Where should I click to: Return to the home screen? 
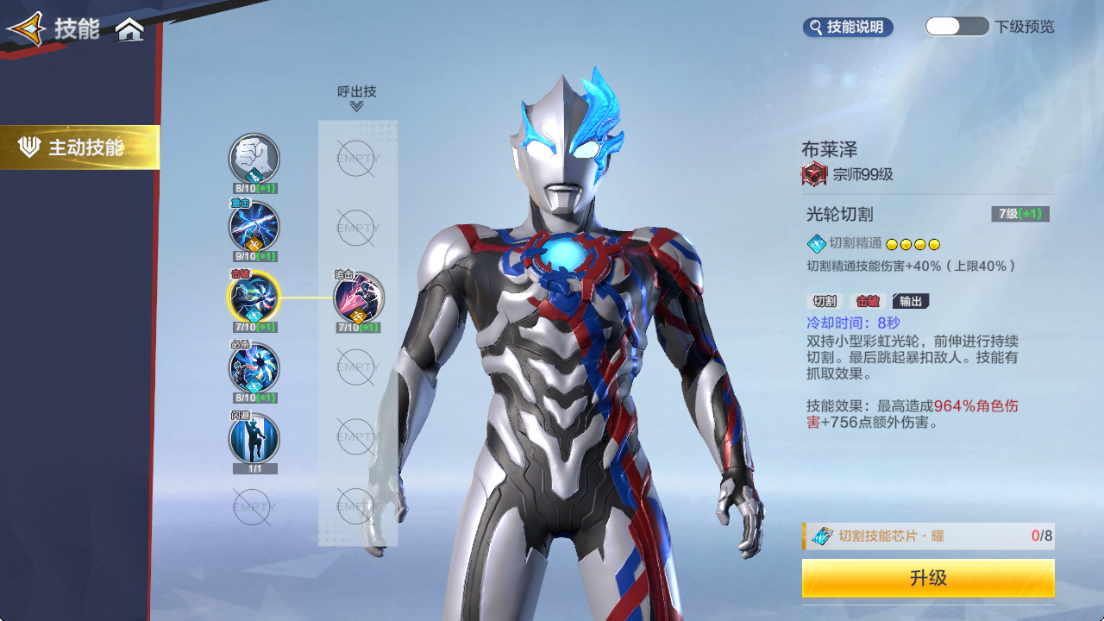pyautogui.click(x=130, y=30)
